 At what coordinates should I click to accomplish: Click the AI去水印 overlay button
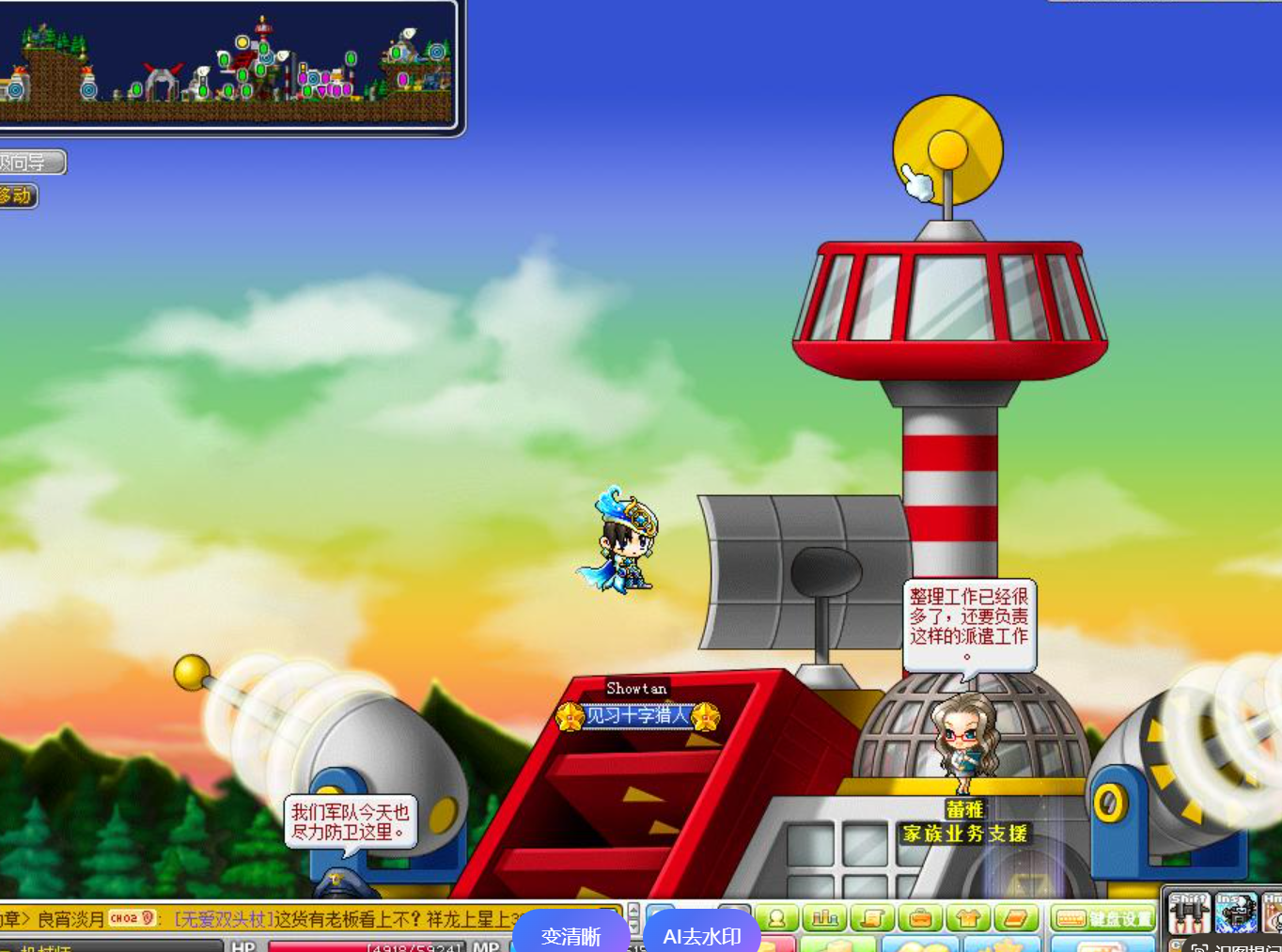701,935
